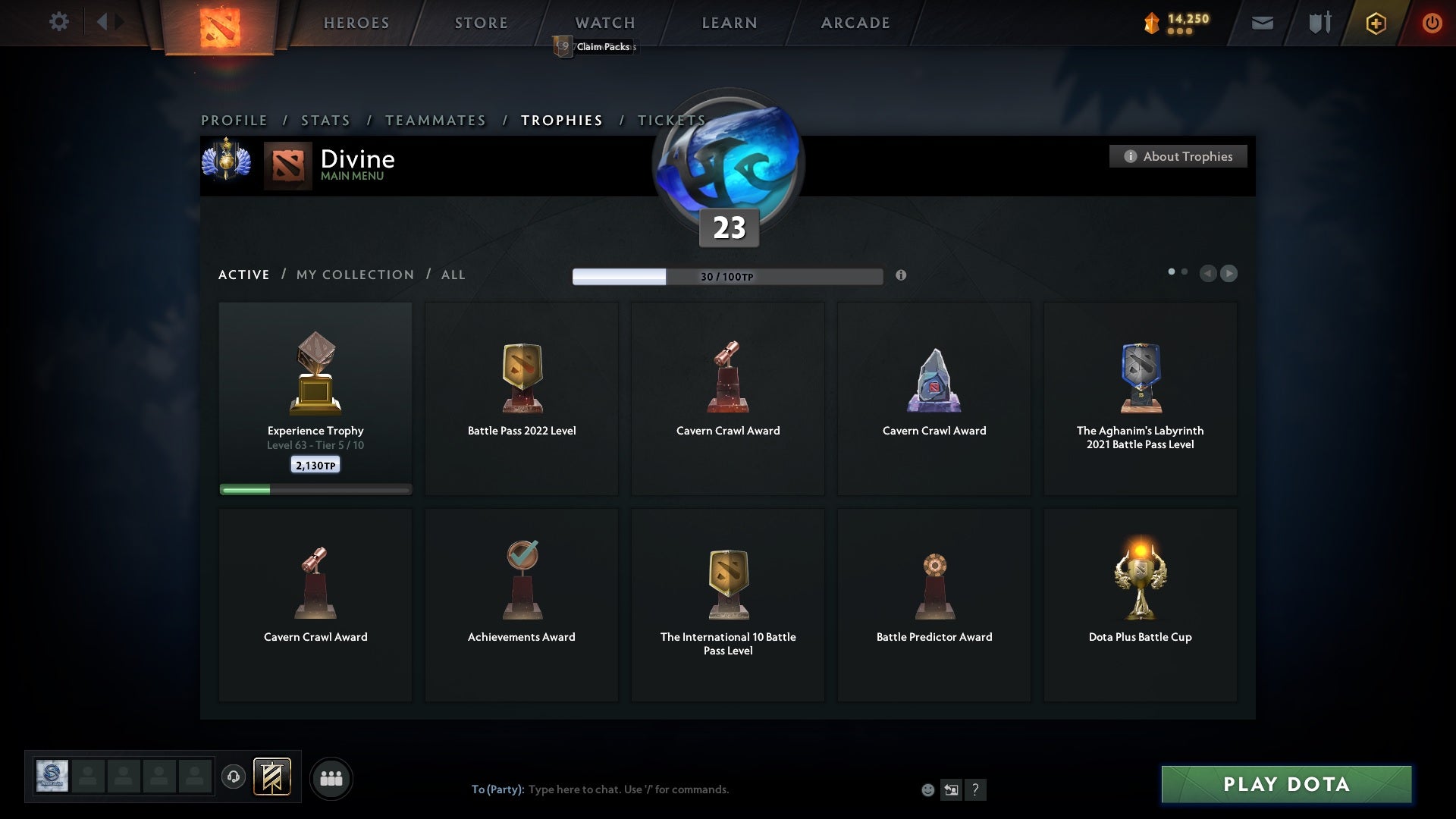Open the mail/notifications envelope icon
Image resolution: width=1456 pixels, height=819 pixels.
click(1263, 23)
